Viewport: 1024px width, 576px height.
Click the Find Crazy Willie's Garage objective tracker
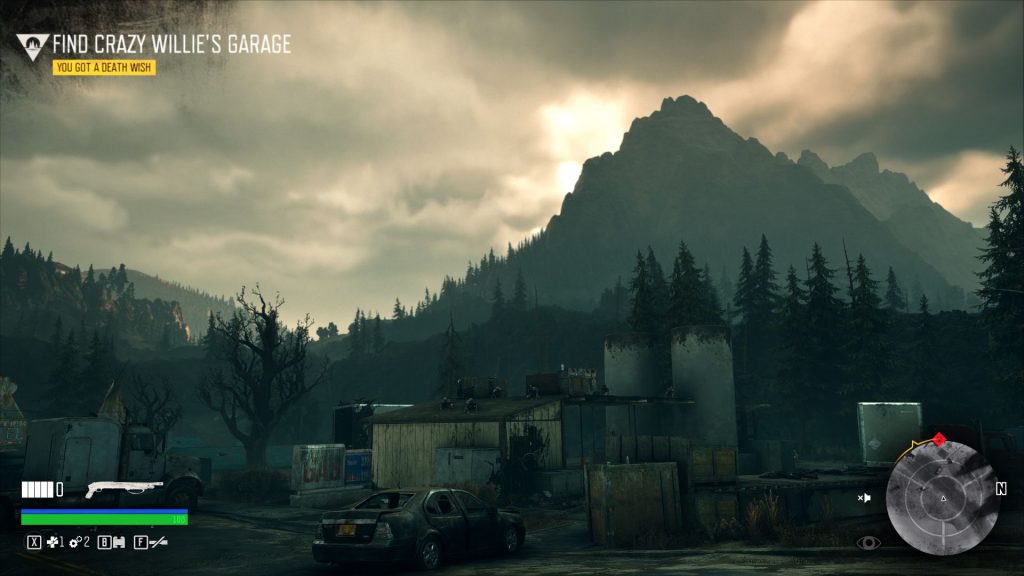(171, 44)
